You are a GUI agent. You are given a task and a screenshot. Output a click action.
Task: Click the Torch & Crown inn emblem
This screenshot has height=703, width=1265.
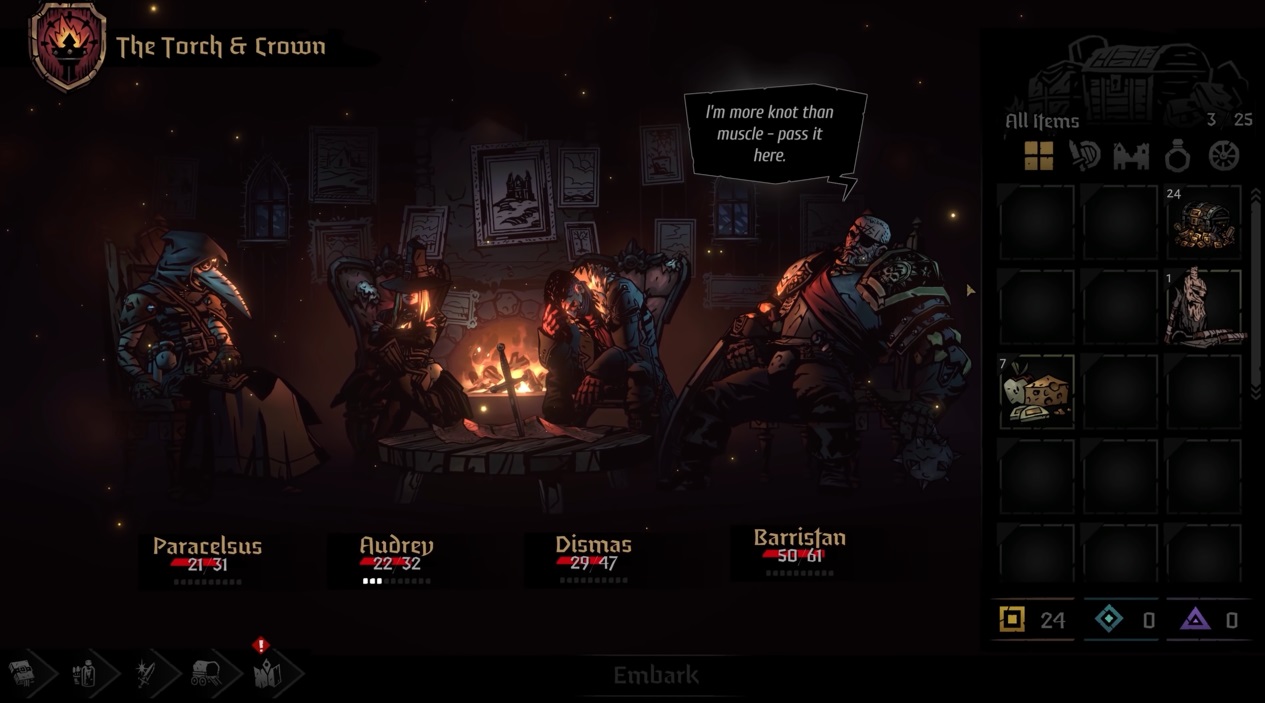click(68, 46)
